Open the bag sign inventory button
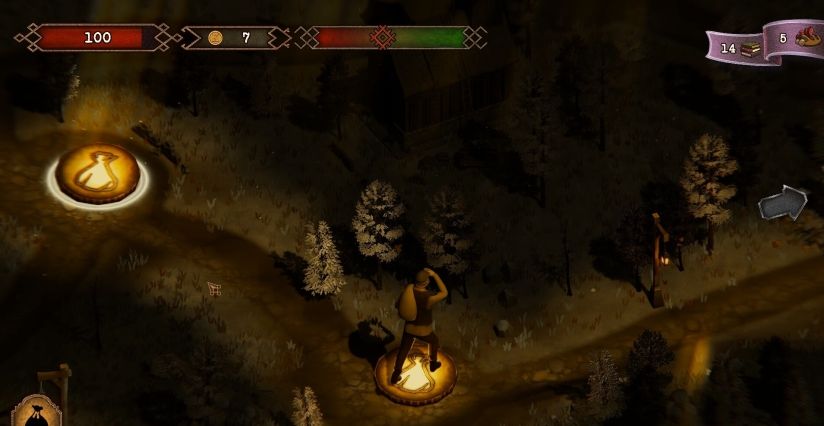824x426 pixels. pyautogui.click(x=34, y=410)
